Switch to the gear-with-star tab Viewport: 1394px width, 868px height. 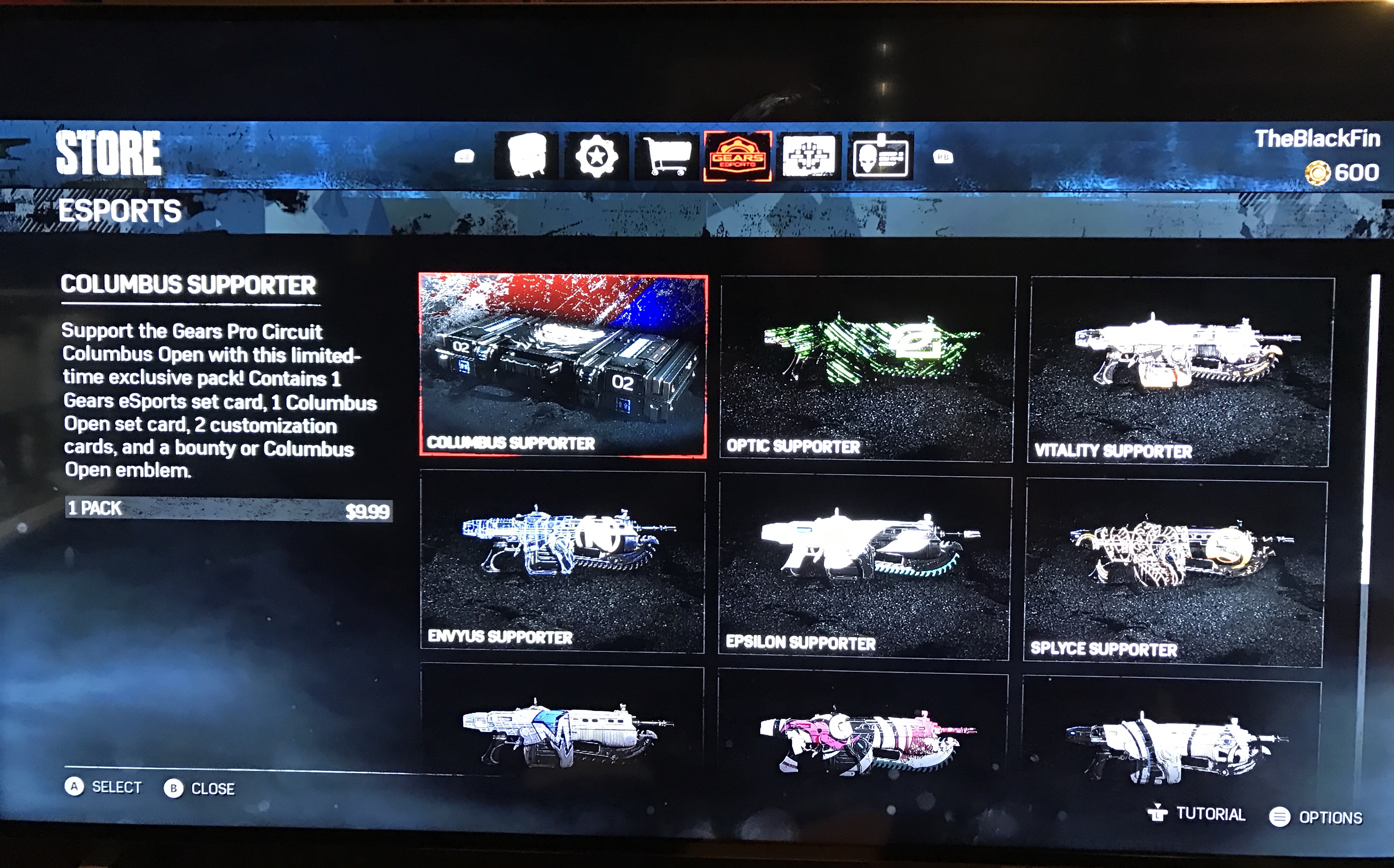click(x=596, y=156)
